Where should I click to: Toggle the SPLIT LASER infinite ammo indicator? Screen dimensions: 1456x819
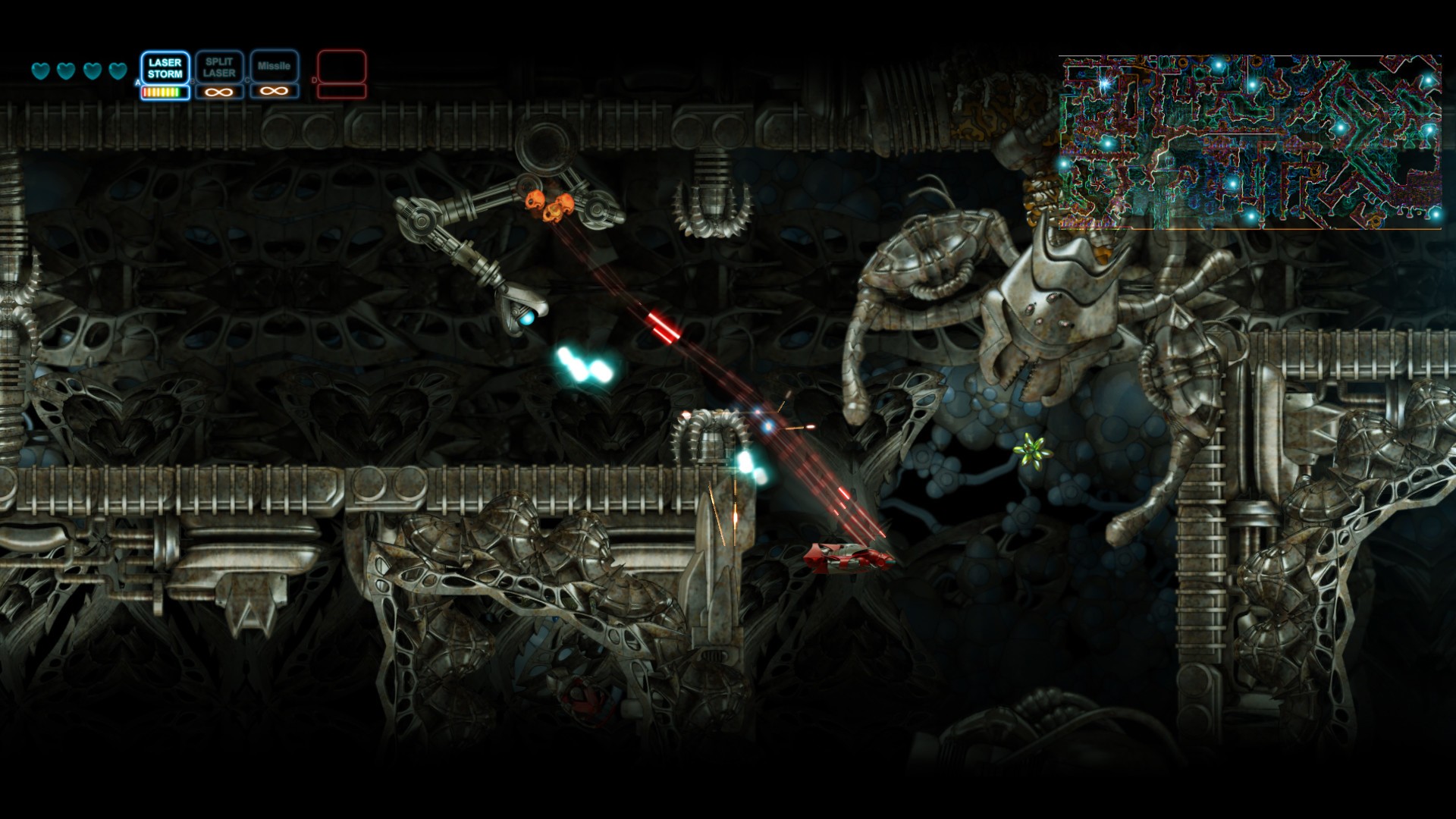(x=218, y=92)
